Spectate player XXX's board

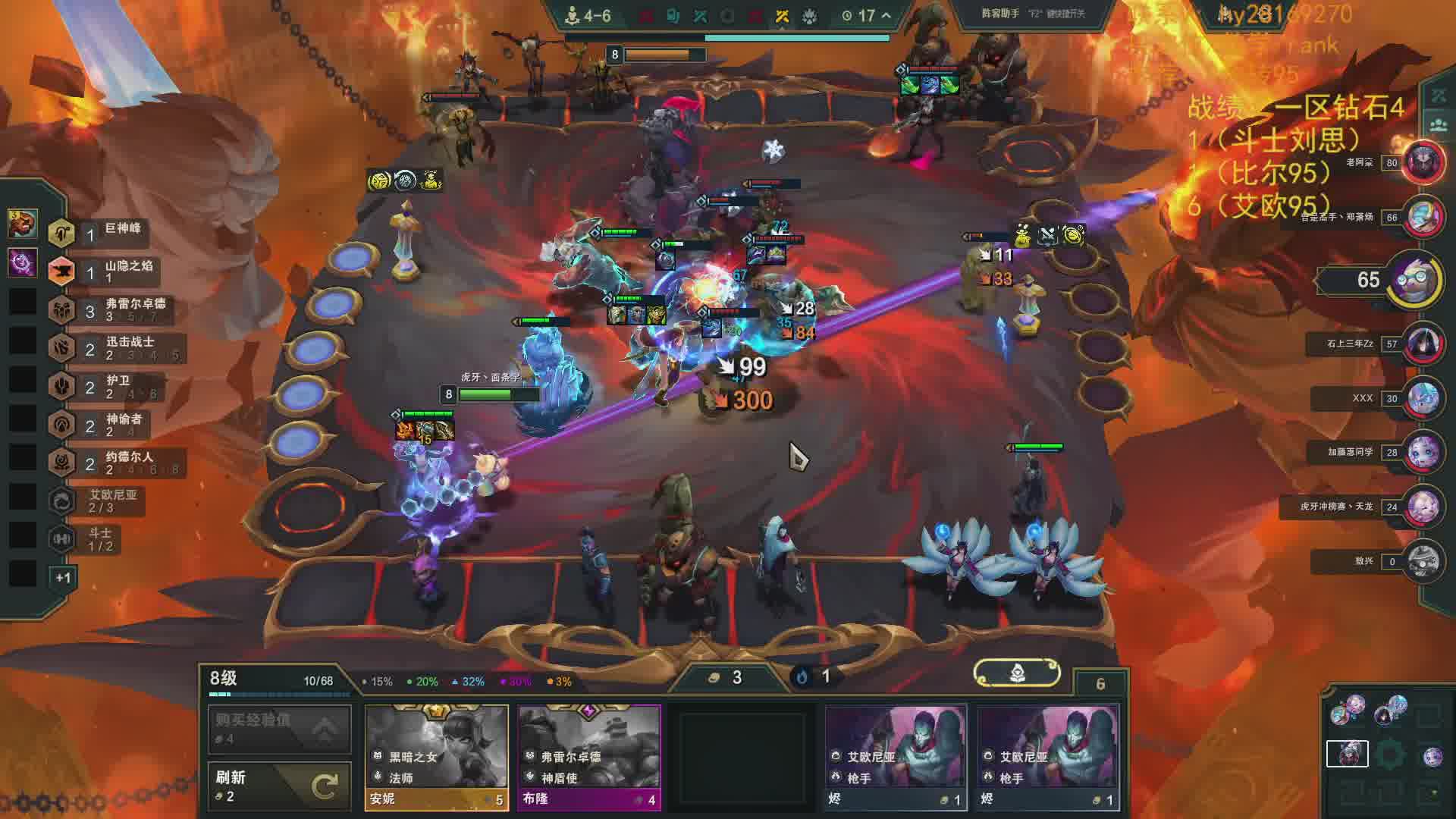(1422, 398)
